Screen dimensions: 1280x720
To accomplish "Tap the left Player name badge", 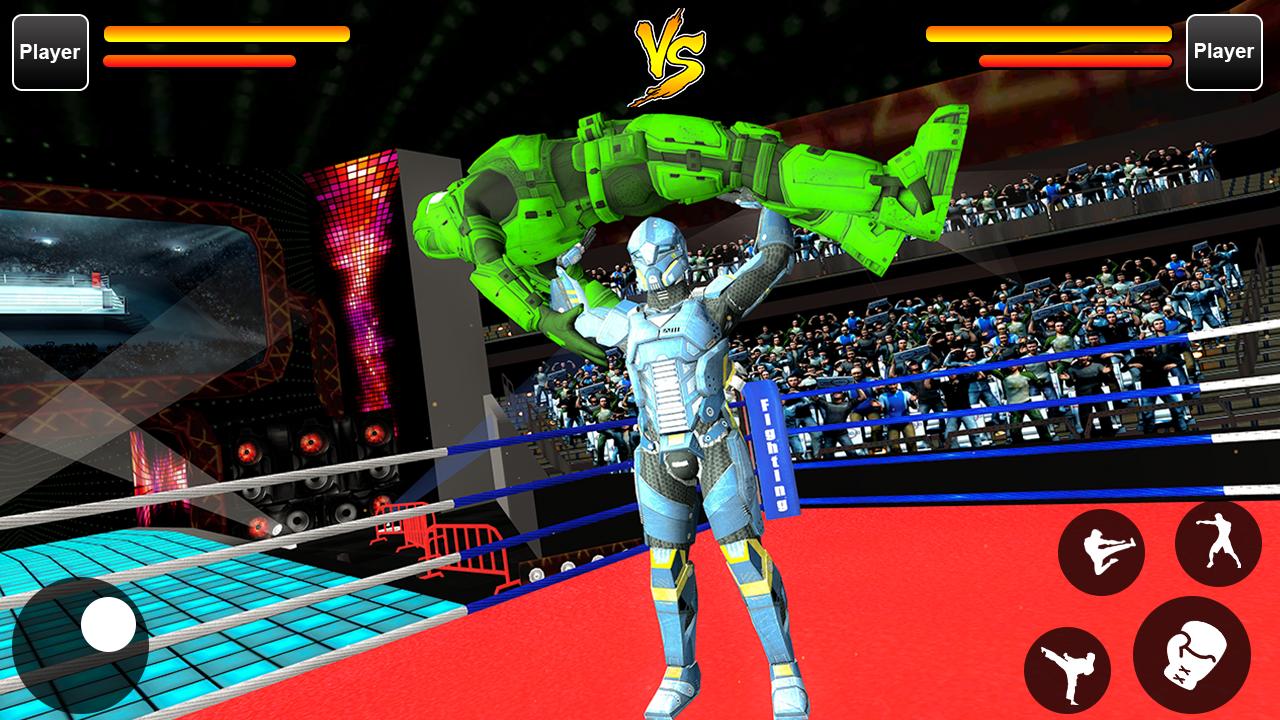I will pyautogui.click(x=50, y=52).
